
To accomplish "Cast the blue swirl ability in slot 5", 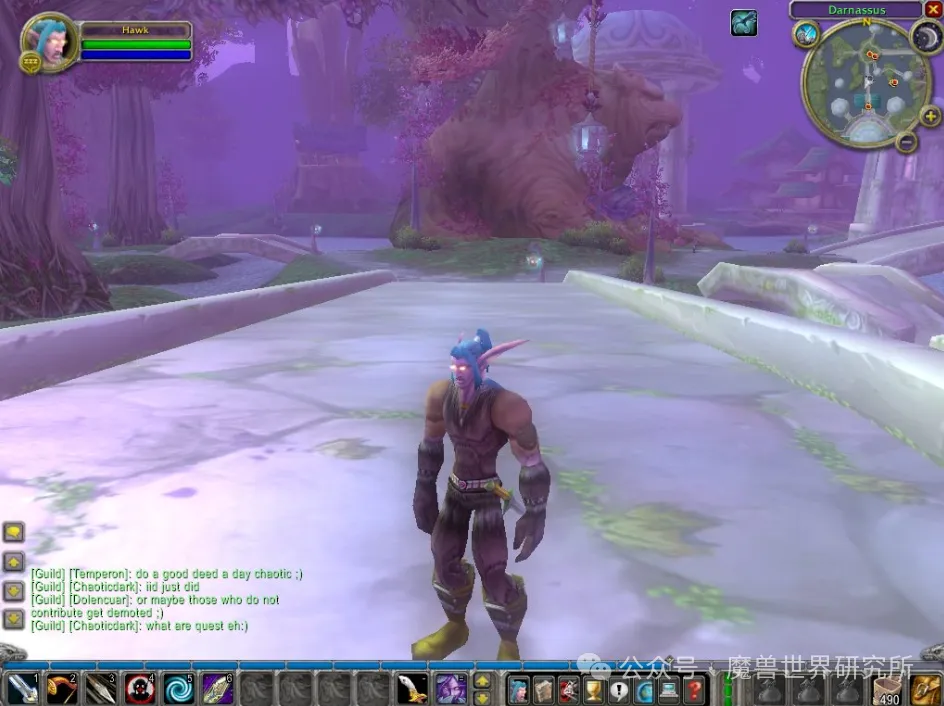I will pyautogui.click(x=178, y=689).
